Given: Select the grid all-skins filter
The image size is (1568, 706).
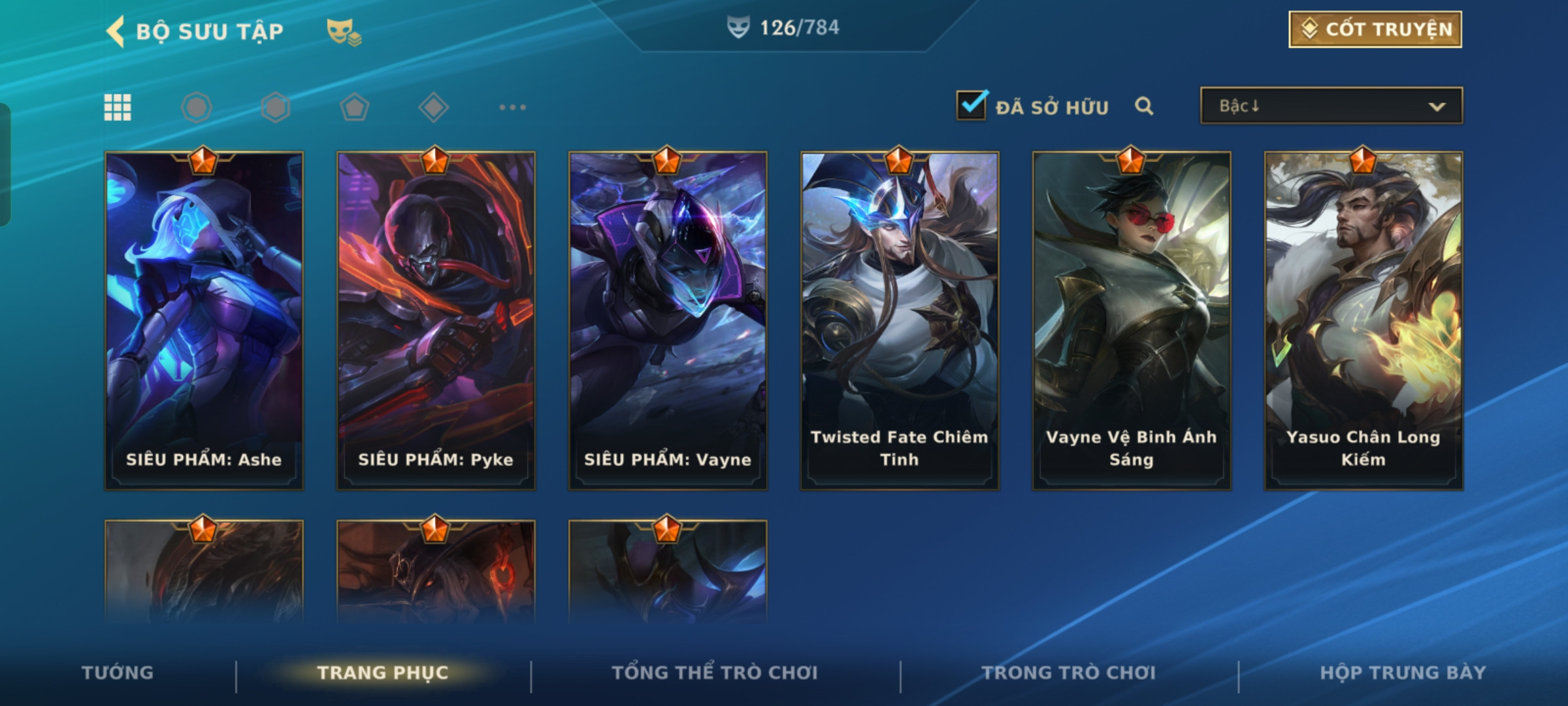Looking at the screenshot, I should coord(118,107).
